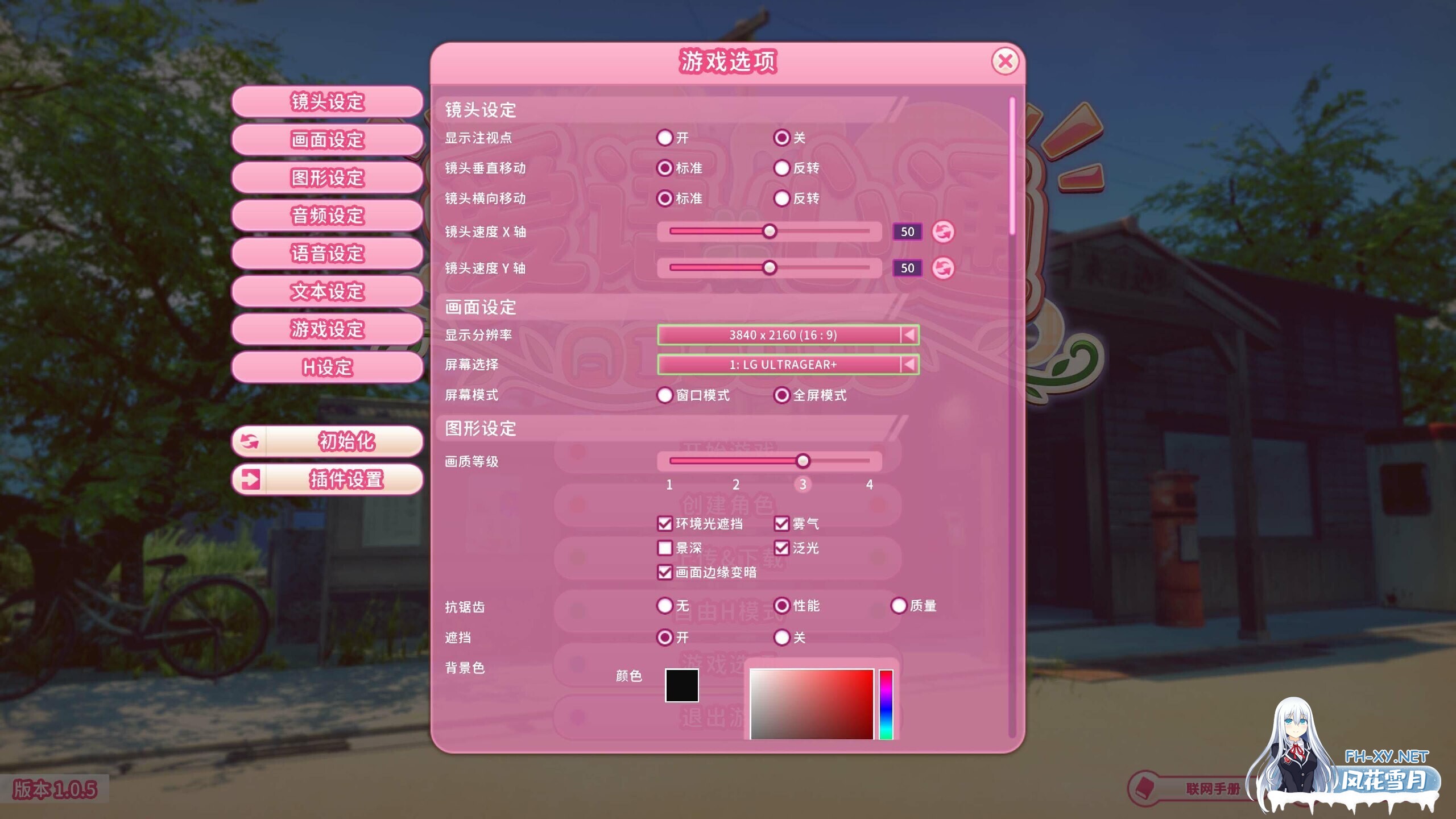Uncheck the 画面边缘变暗 checkbox
Viewport: 1456px width, 819px height.
coord(664,573)
